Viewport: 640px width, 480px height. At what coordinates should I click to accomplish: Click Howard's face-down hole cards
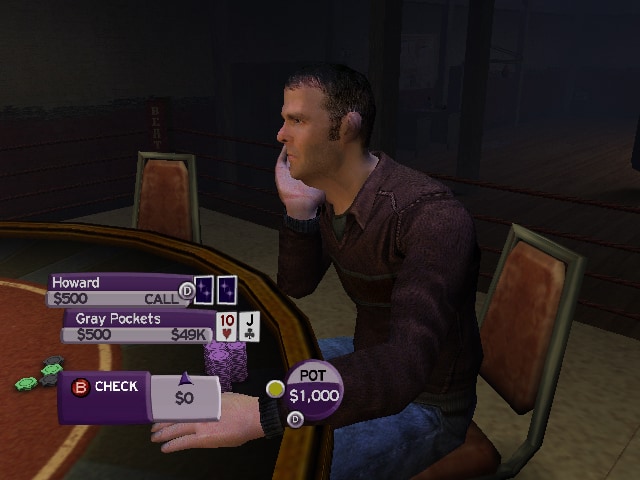[x=215, y=290]
